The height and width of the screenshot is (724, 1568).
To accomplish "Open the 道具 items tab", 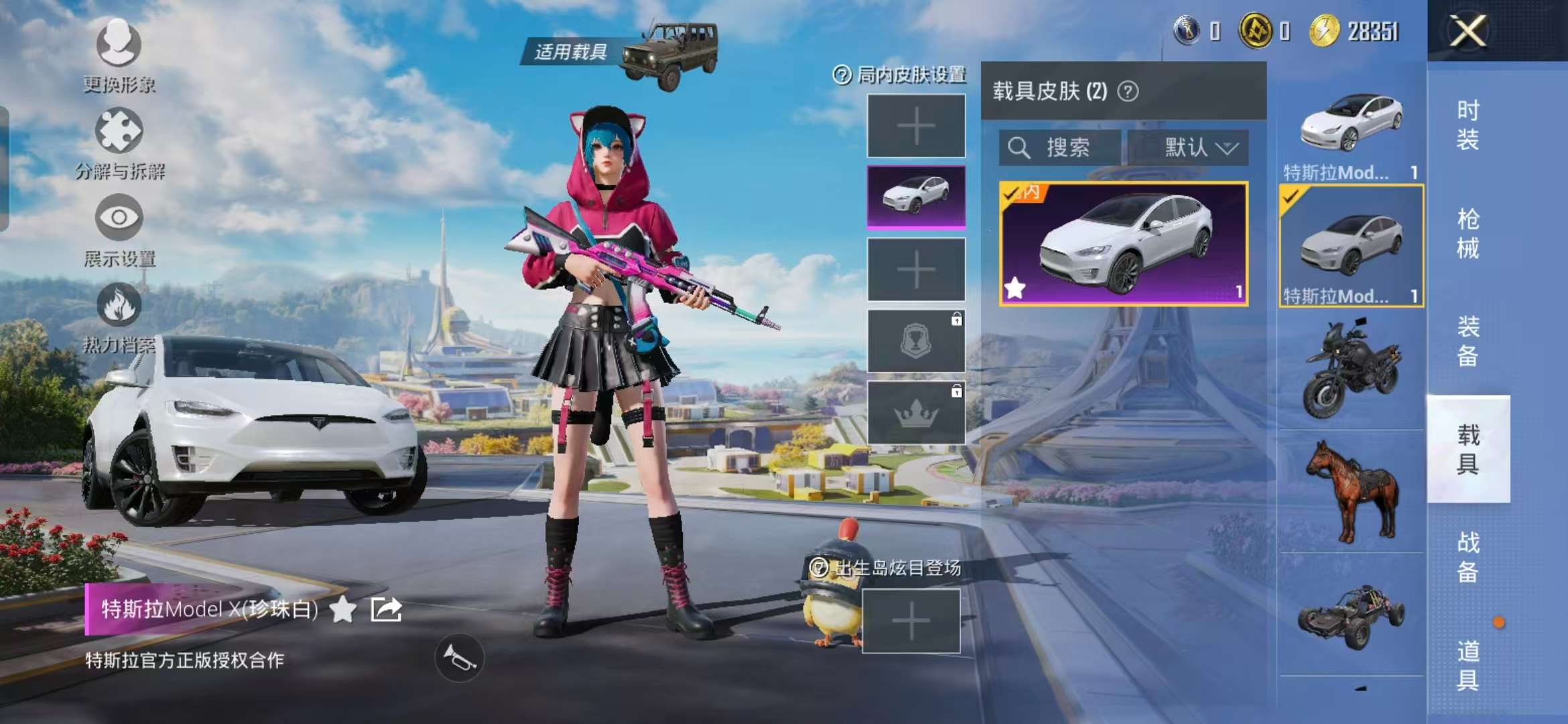I will [x=1467, y=665].
